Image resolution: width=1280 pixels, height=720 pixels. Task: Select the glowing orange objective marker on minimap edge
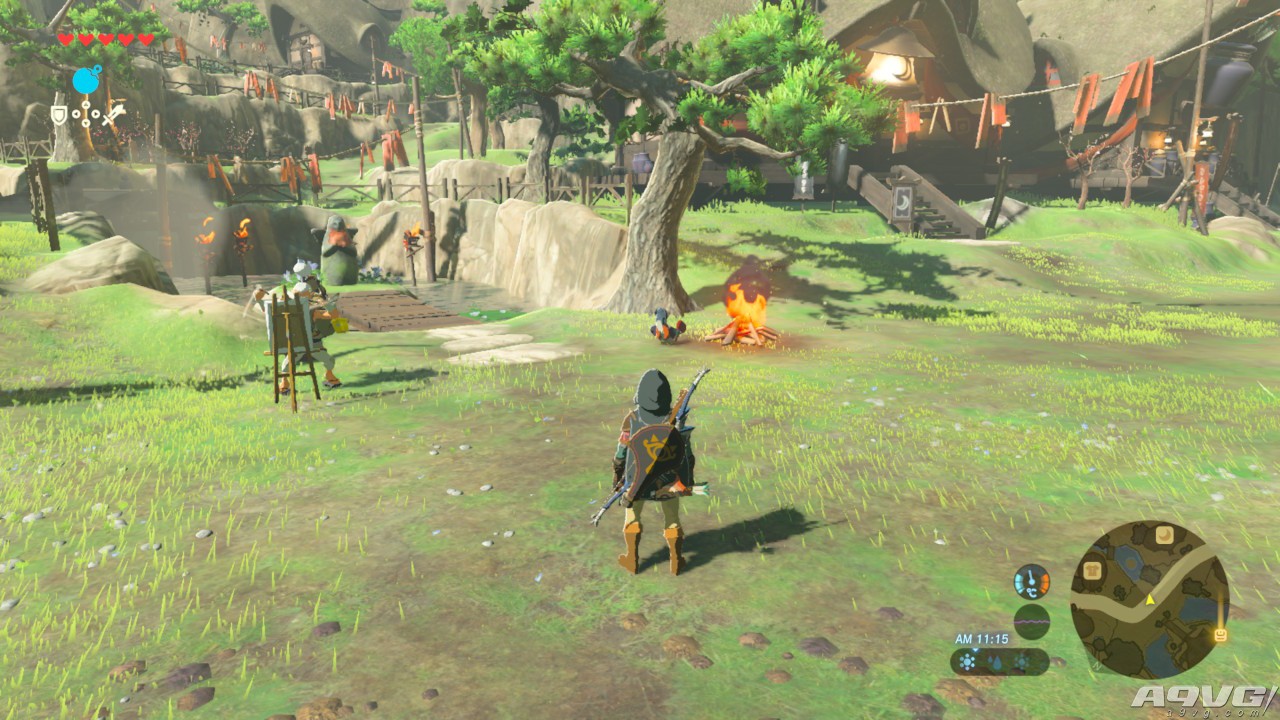pos(1220,634)
